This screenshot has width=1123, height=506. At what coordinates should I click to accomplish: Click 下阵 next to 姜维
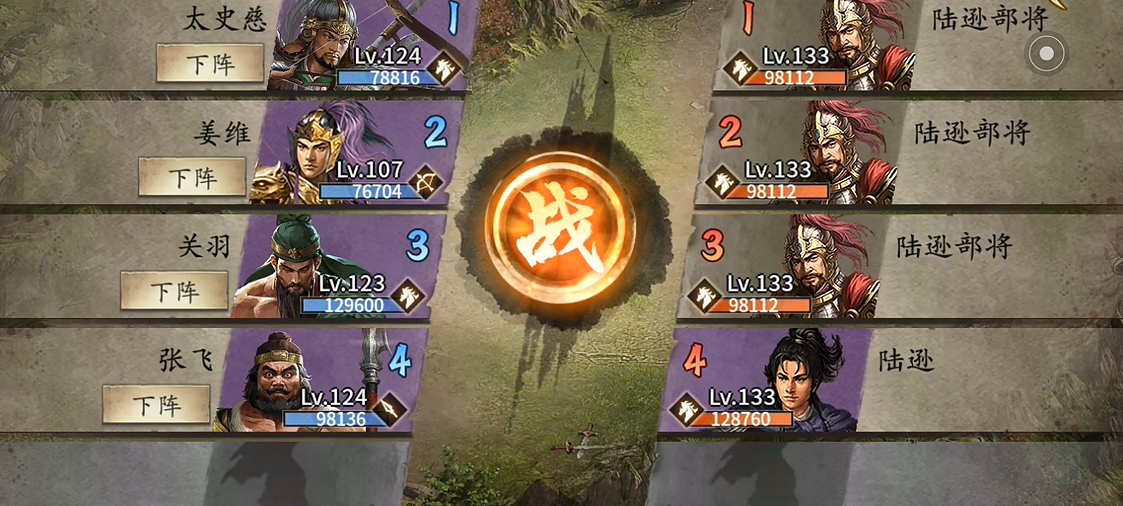coord(192,178)
